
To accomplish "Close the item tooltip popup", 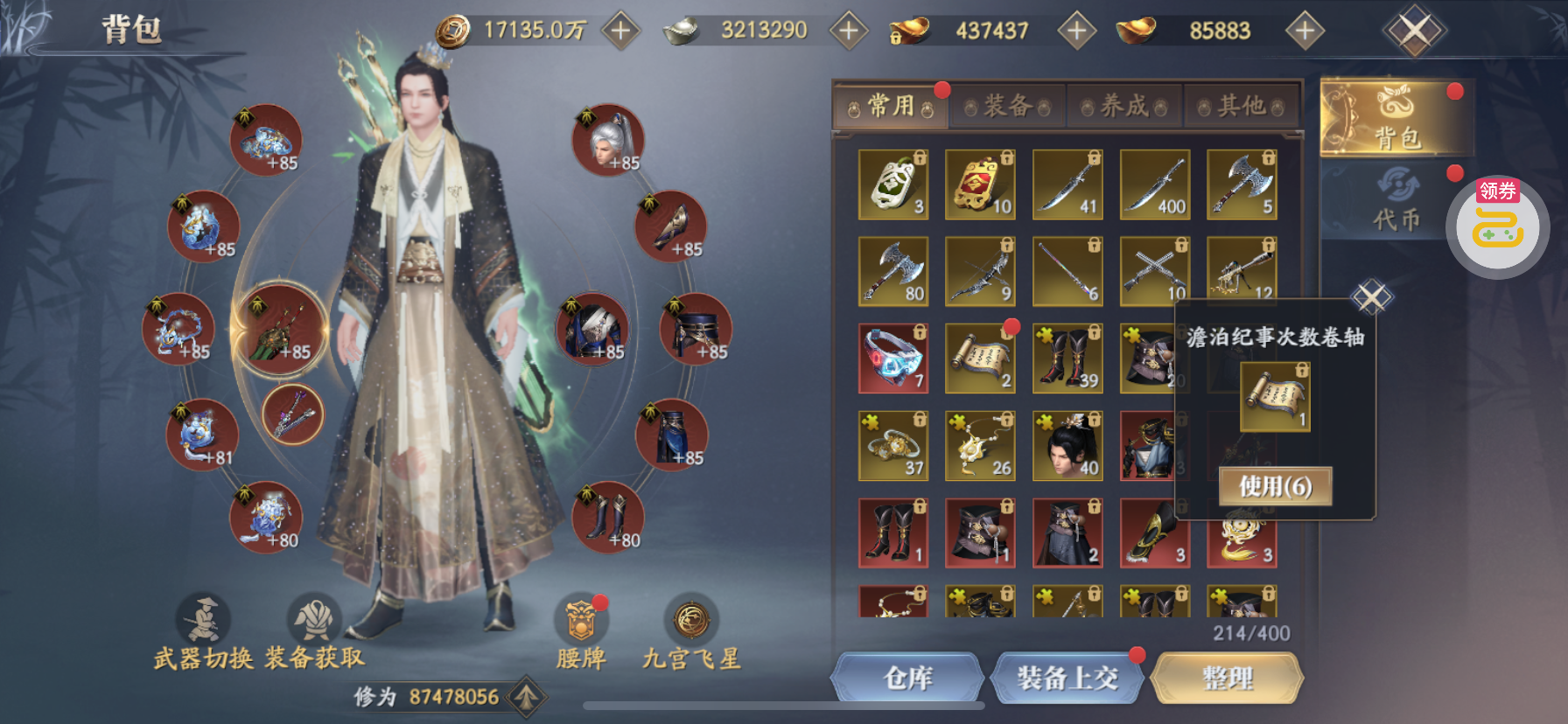I will 1371,297.
